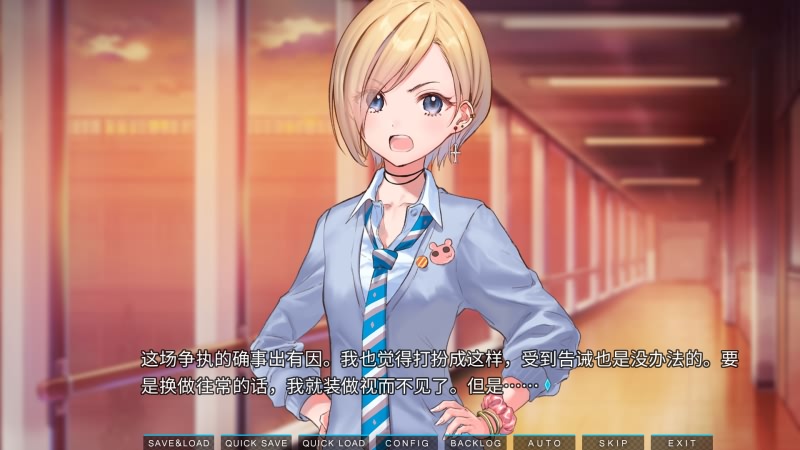This screenshot has width=800, height=450.
Task: Open the SAVE&LOAD menu
Action: point(179,442)
